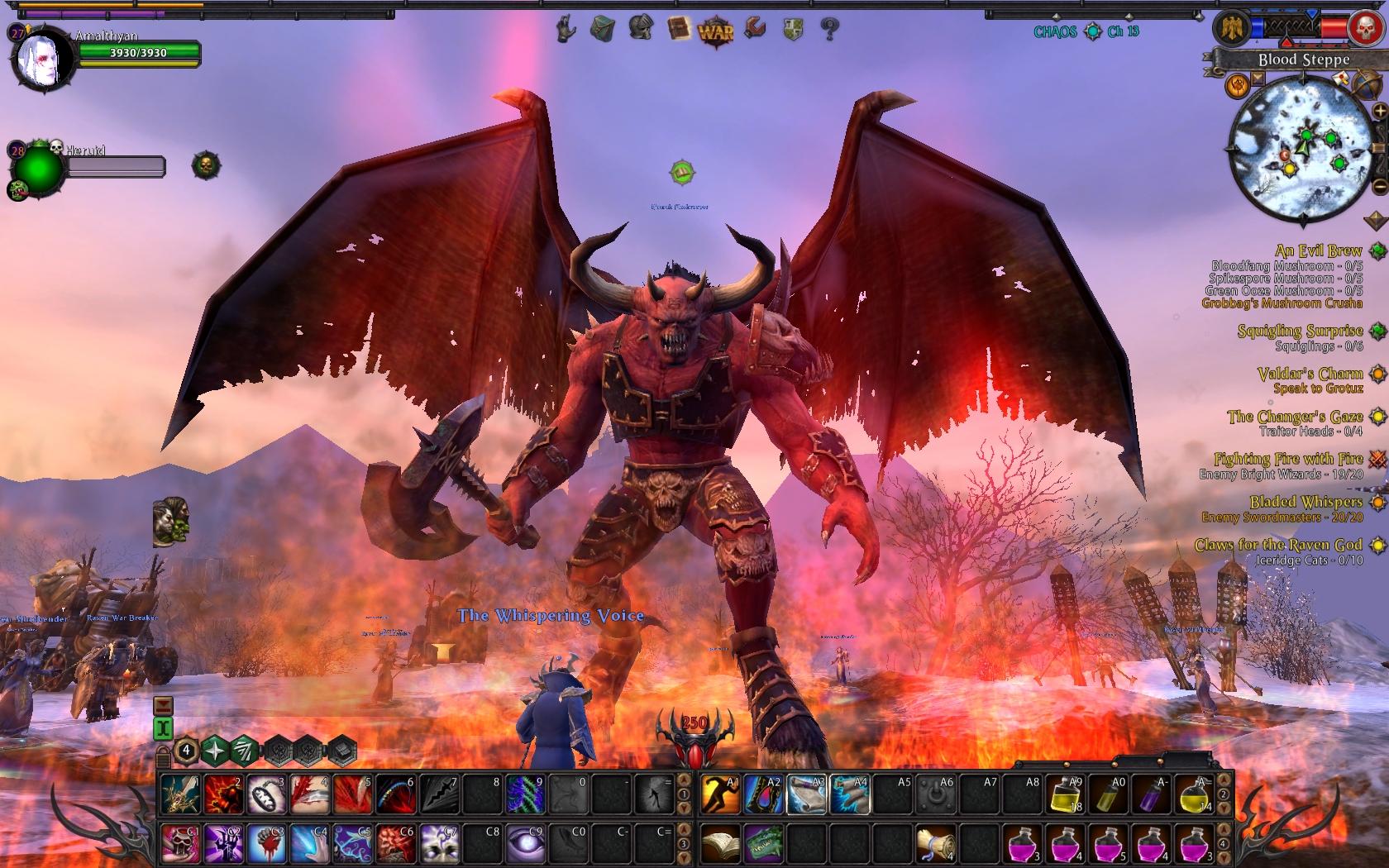Activate the running figure ability slot A1
Image resolution: width=1389 pixels, height=868 pixels.
720,794
